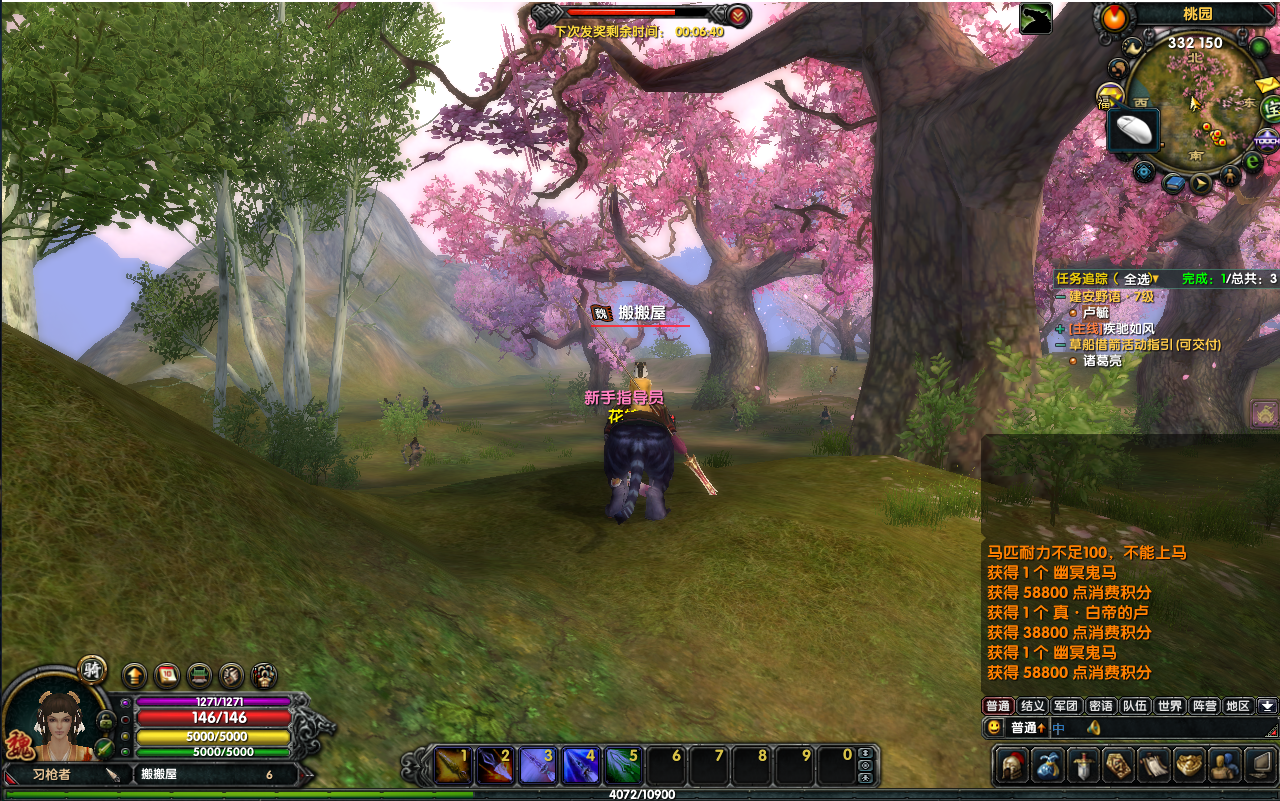1280x801 pixels.
Task: Open the quest scroll menu icon
Action: point(1154,765)
